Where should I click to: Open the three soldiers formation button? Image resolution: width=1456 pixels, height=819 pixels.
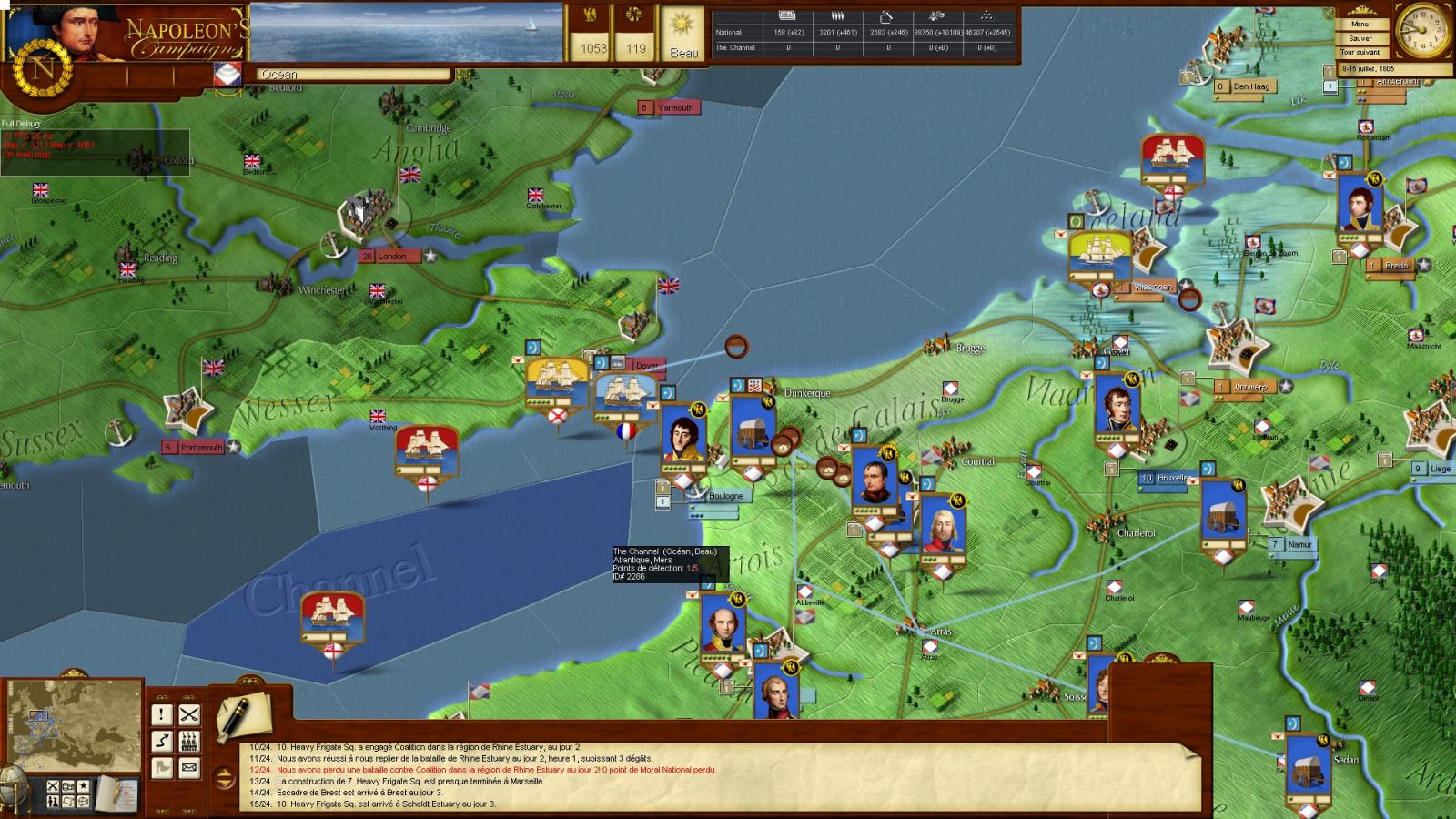coord(188,741)
